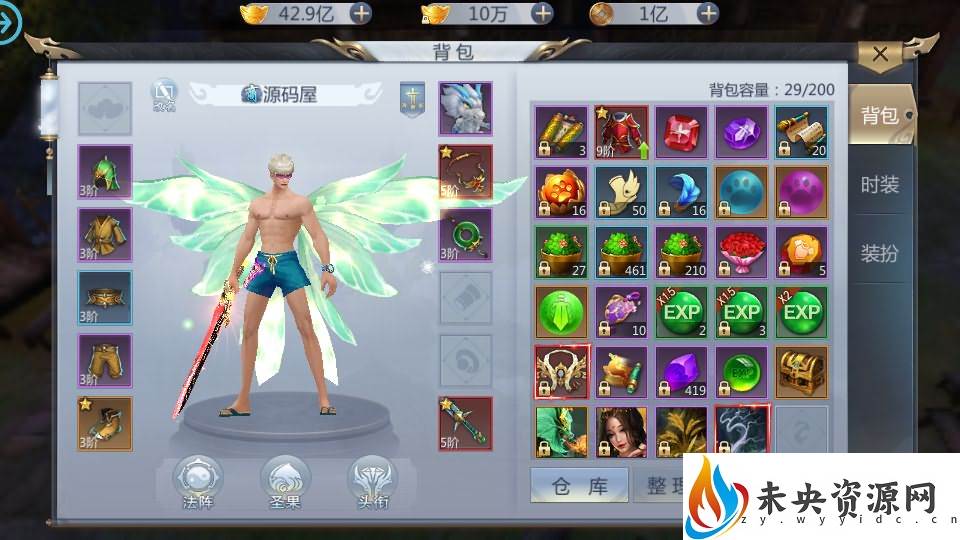Select the golden treasure chest item
This screenshot has height=540, width=960.
point(801,372)
